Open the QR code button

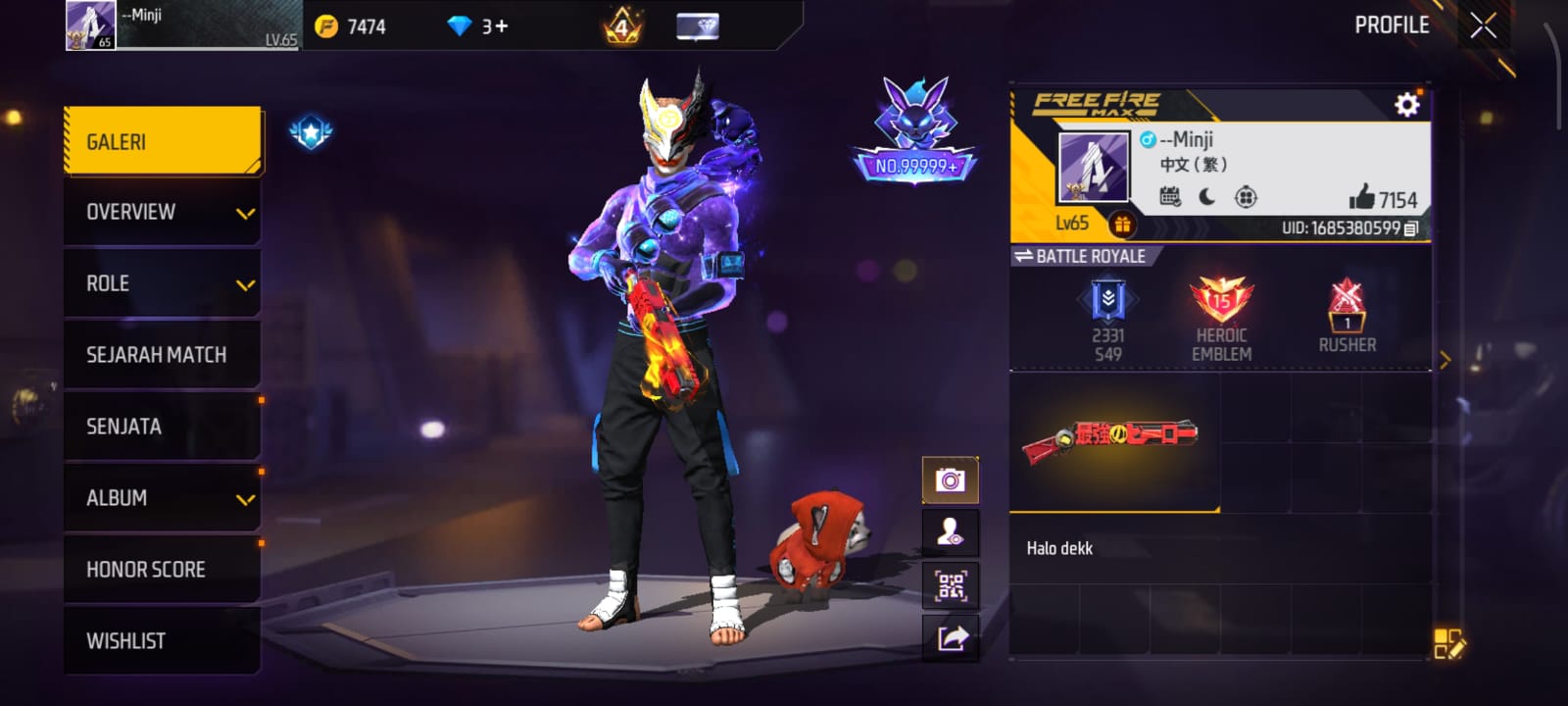[x=951, y=586]
